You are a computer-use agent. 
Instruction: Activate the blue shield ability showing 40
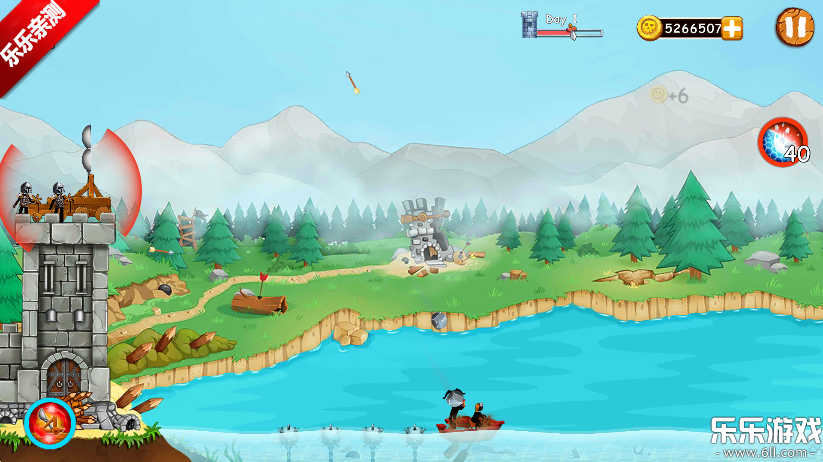coord(781,141)
